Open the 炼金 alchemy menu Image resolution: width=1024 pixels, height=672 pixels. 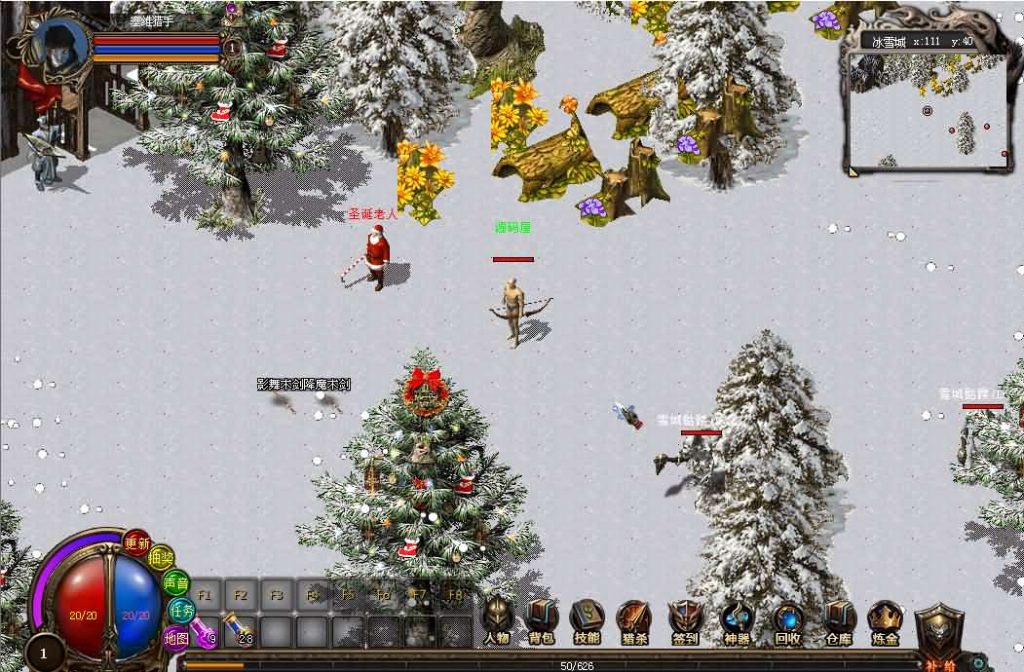(885, 620)
